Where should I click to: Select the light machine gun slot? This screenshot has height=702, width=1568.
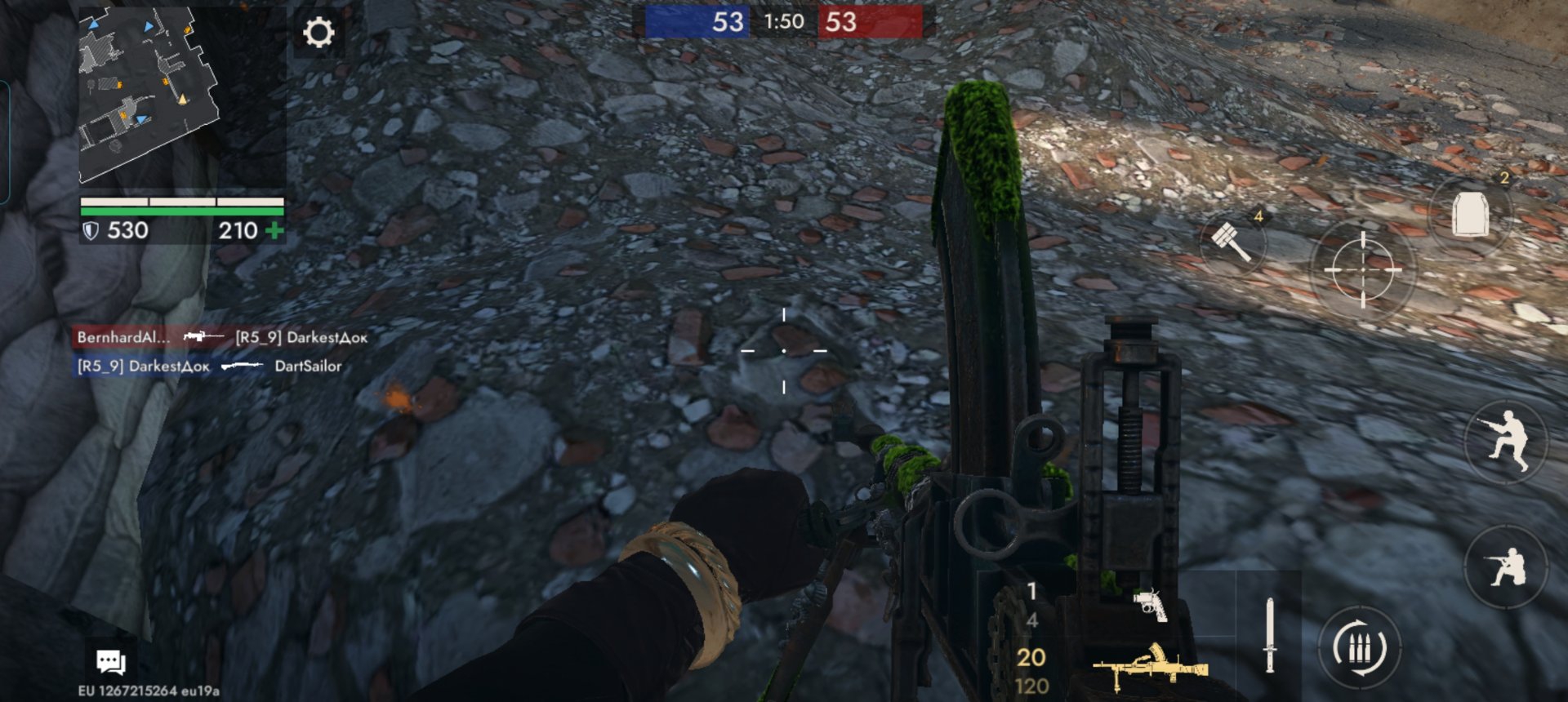(x=1150, y=667)
